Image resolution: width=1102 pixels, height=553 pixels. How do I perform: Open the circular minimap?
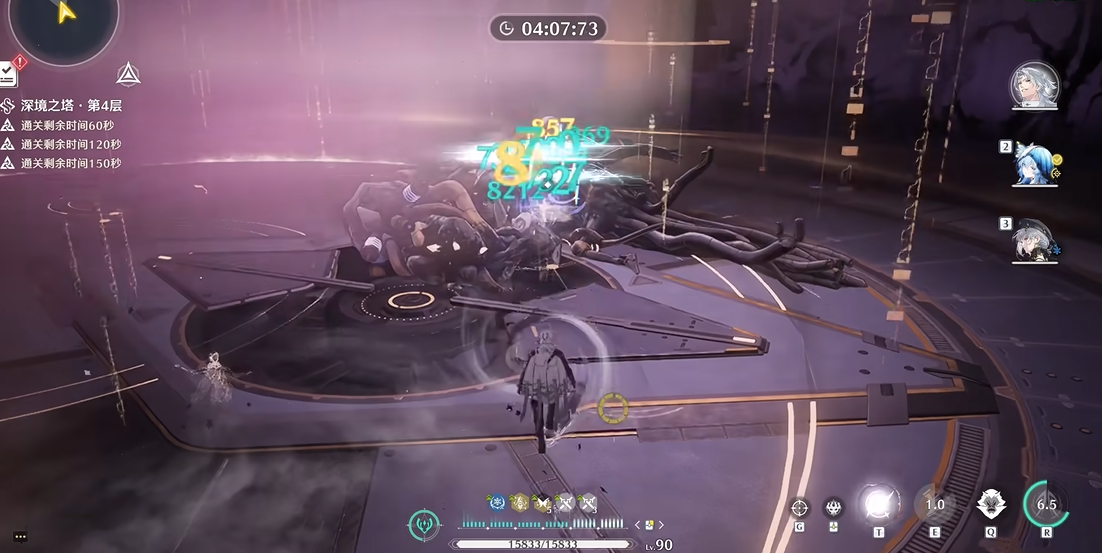coord(62,22)
